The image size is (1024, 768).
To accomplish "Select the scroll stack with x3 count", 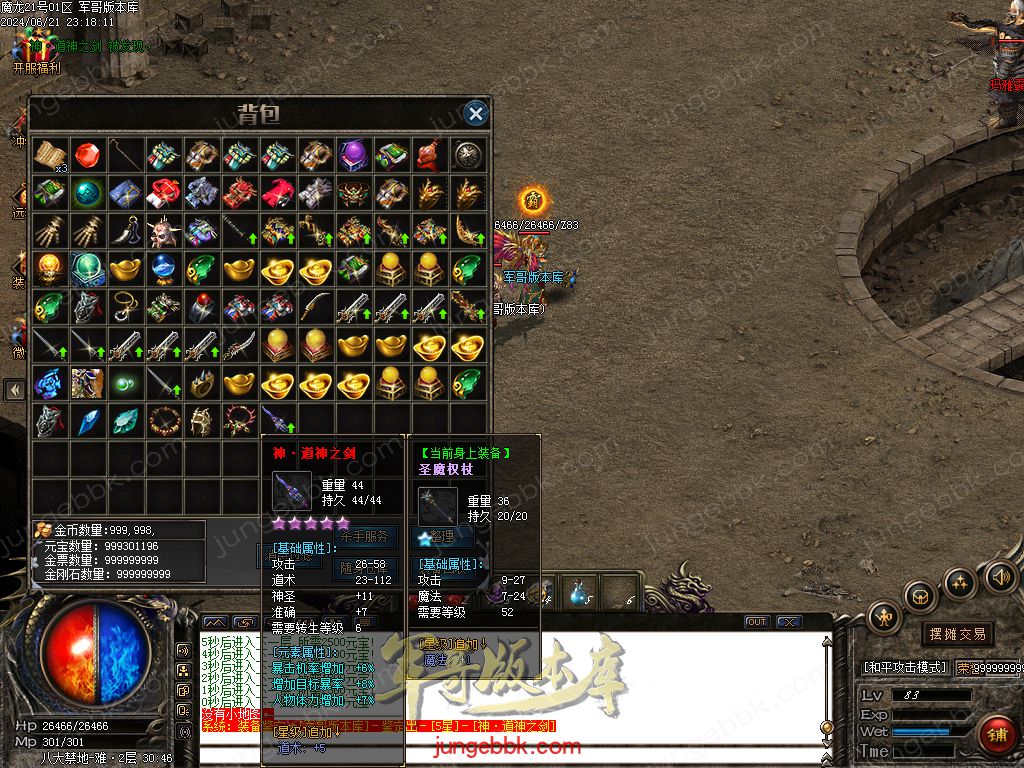I will click(x=49, y=155).
